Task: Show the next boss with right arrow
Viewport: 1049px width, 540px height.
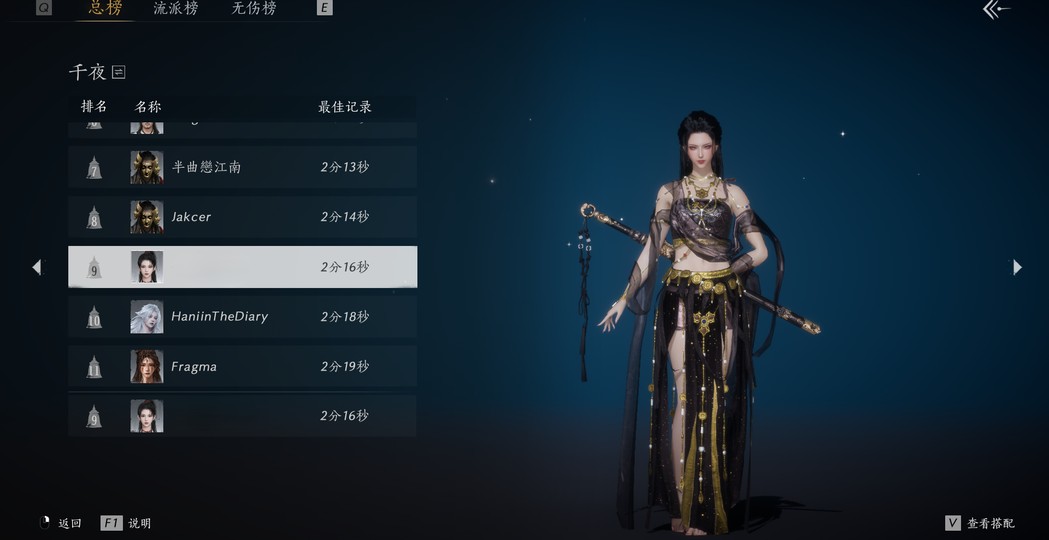Action: tap(1017, 267)
